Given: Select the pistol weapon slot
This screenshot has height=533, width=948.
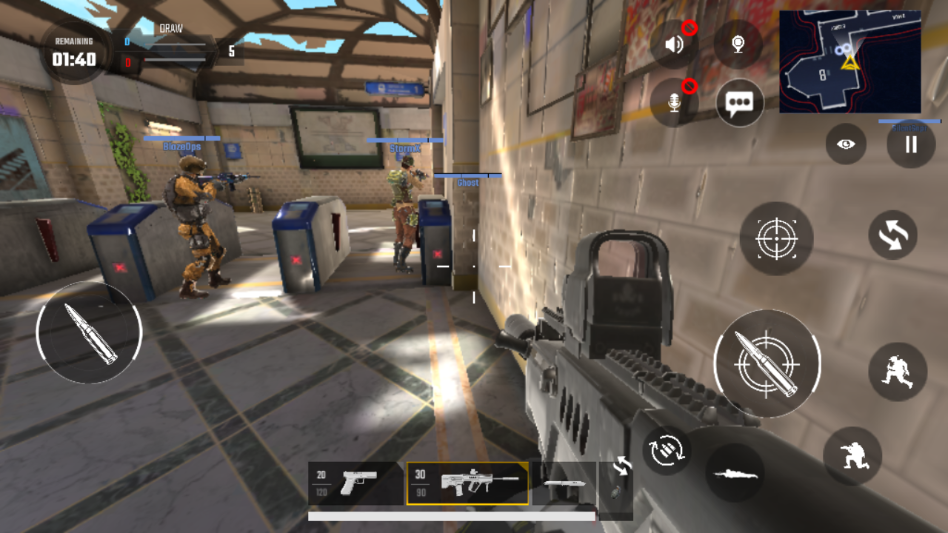Looking at the screenshot, I should [x=354, y=482].
